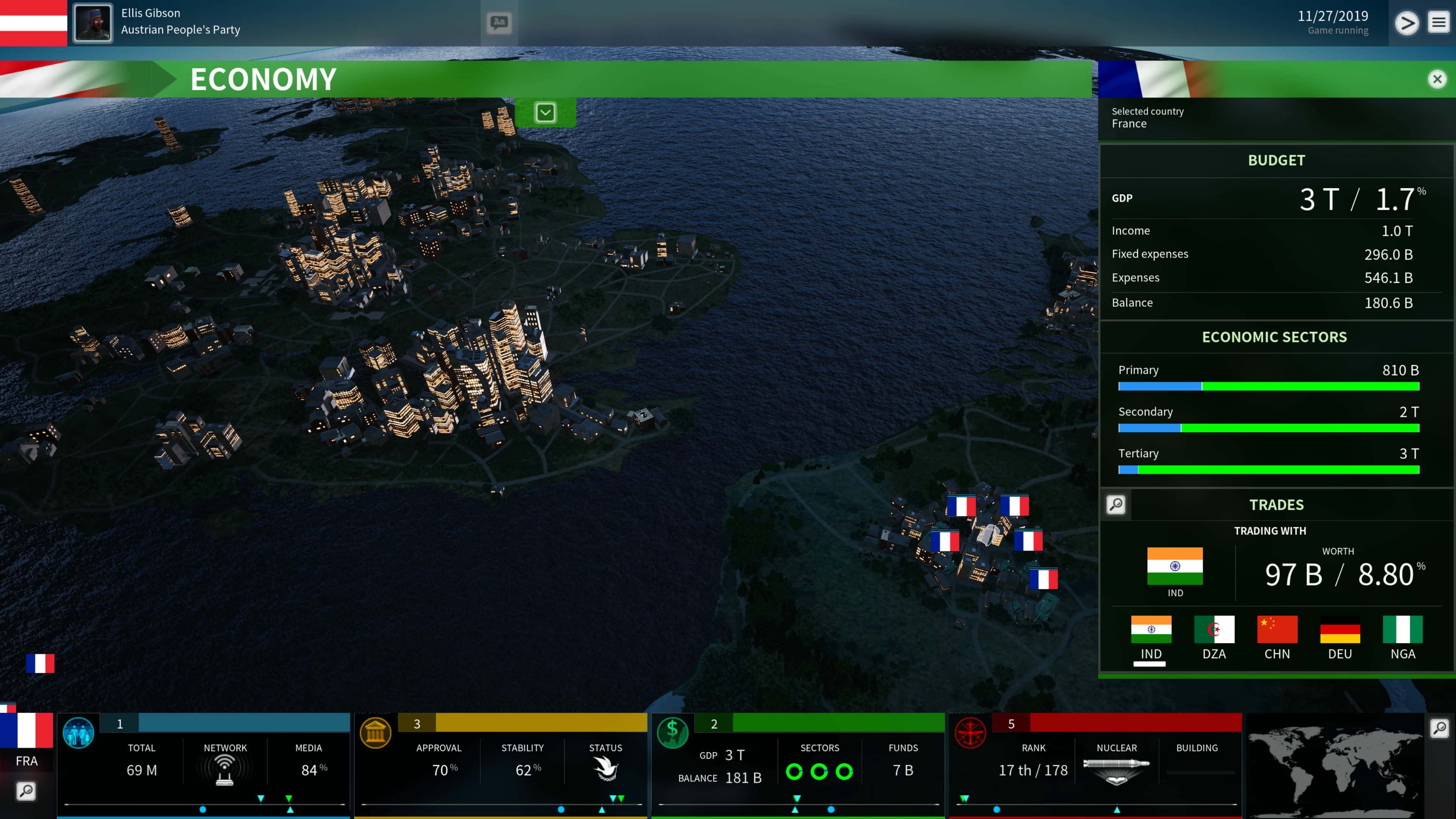Open the economy dollar icon panel
1456x819 pixels.
coord(673,733)
